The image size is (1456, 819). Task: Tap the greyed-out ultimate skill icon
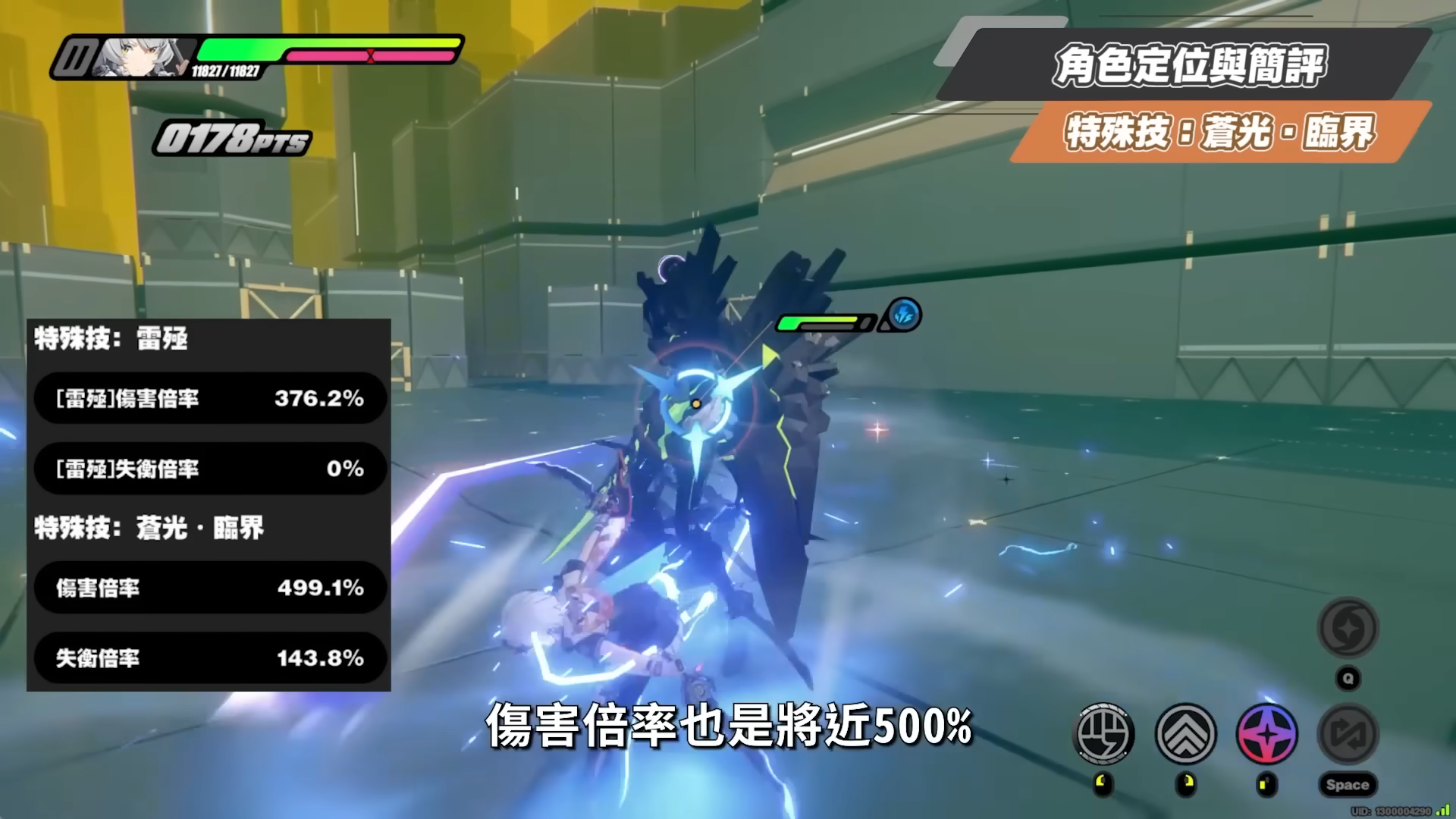tap(1348, 628)
